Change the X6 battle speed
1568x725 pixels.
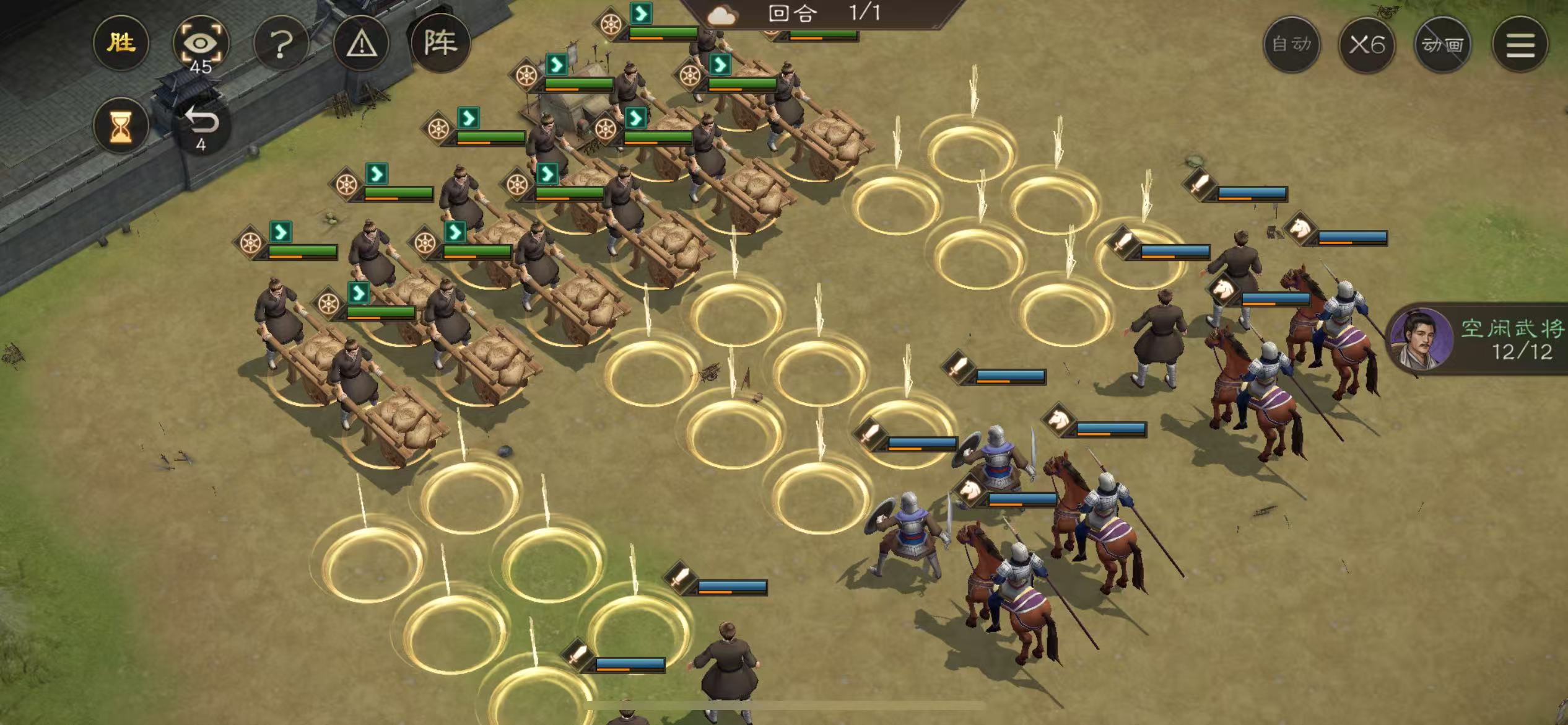1367,45
